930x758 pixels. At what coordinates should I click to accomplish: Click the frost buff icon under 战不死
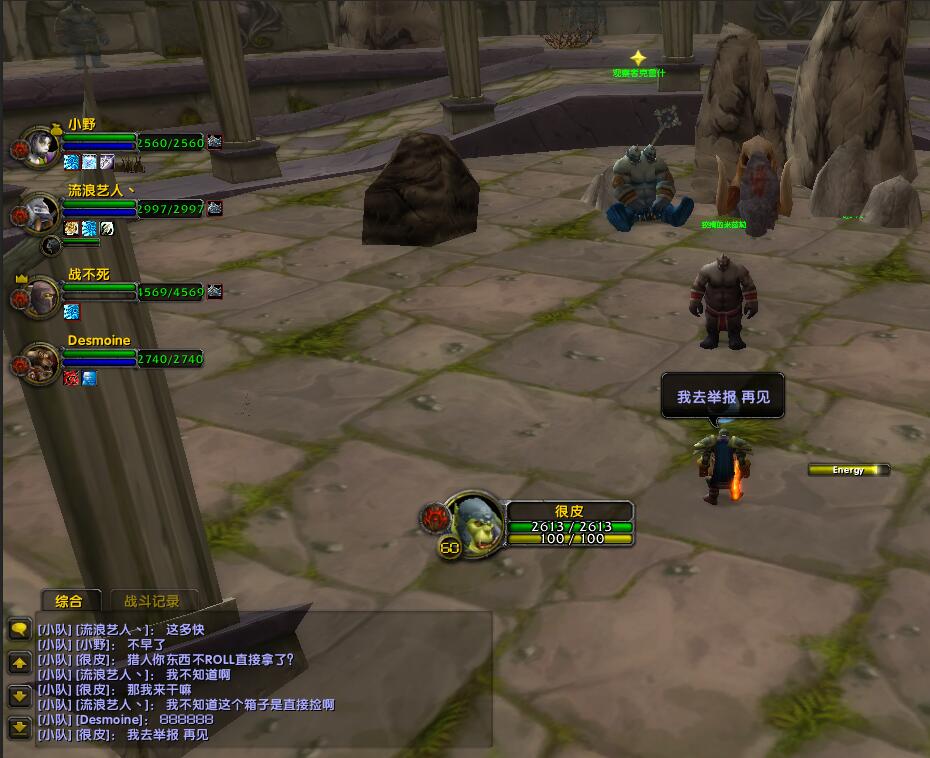[x=72, y=312]
